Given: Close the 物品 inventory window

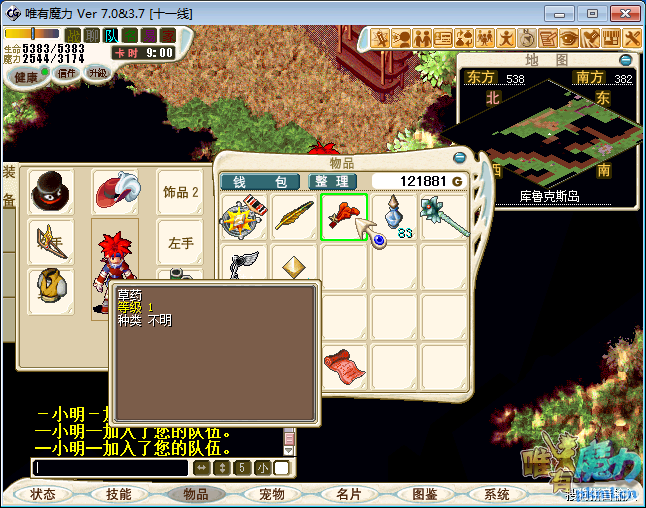Looking at the screenshot, I should point(460,157).
